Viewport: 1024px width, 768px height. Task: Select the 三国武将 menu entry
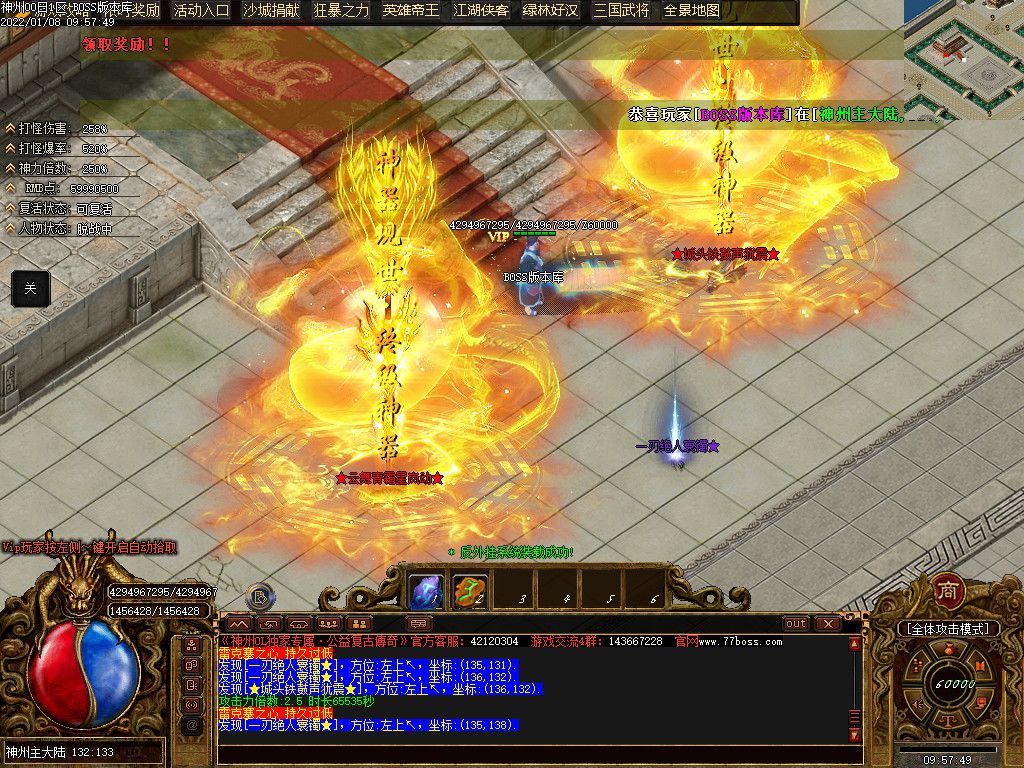pyautogui.click(x=621, y=11)
